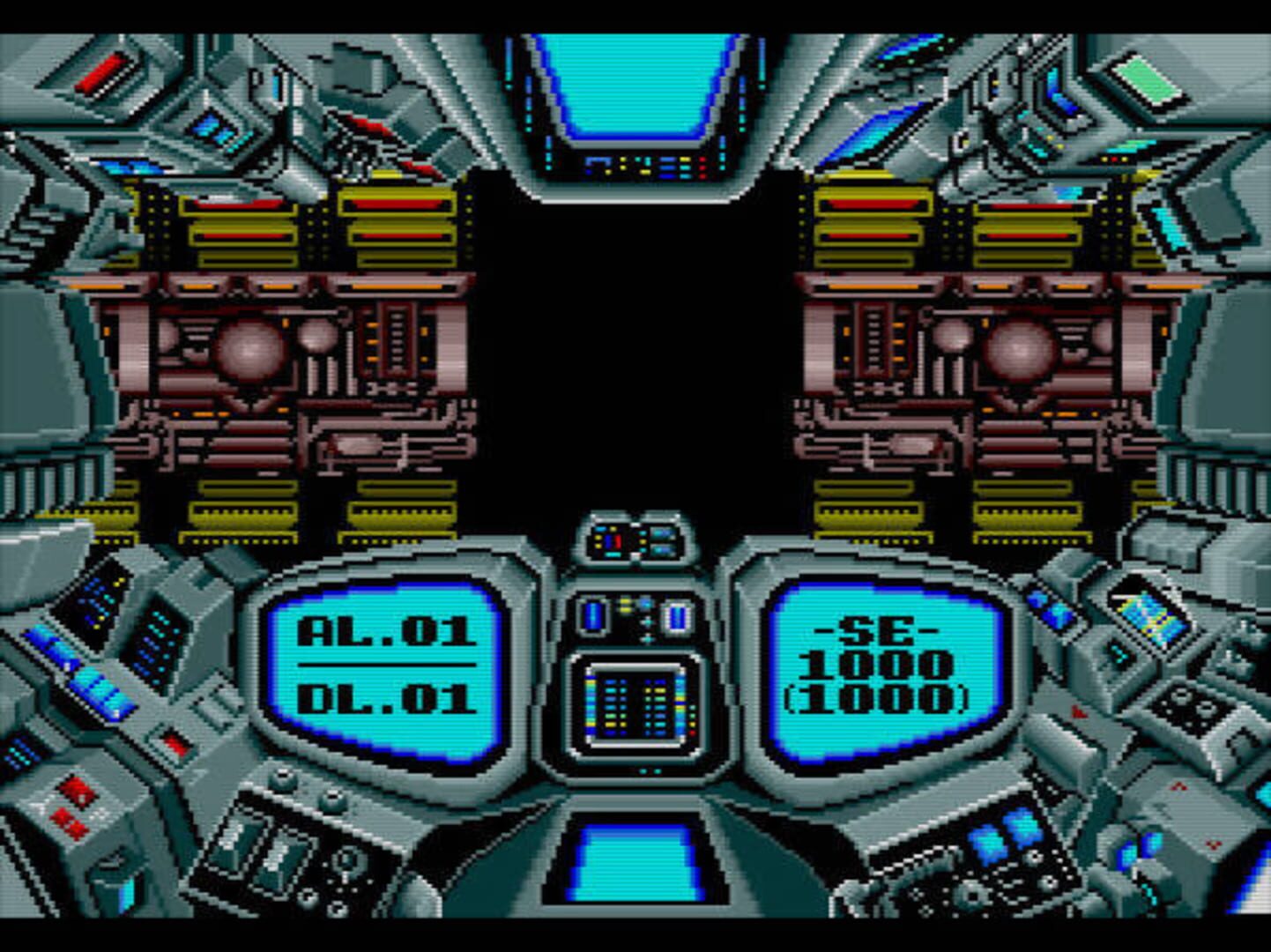Image resolution: width=1271 pixels, height=952 pixels.
Task: Toggle the right blue switch on the center console
Action: pos(679,617)
